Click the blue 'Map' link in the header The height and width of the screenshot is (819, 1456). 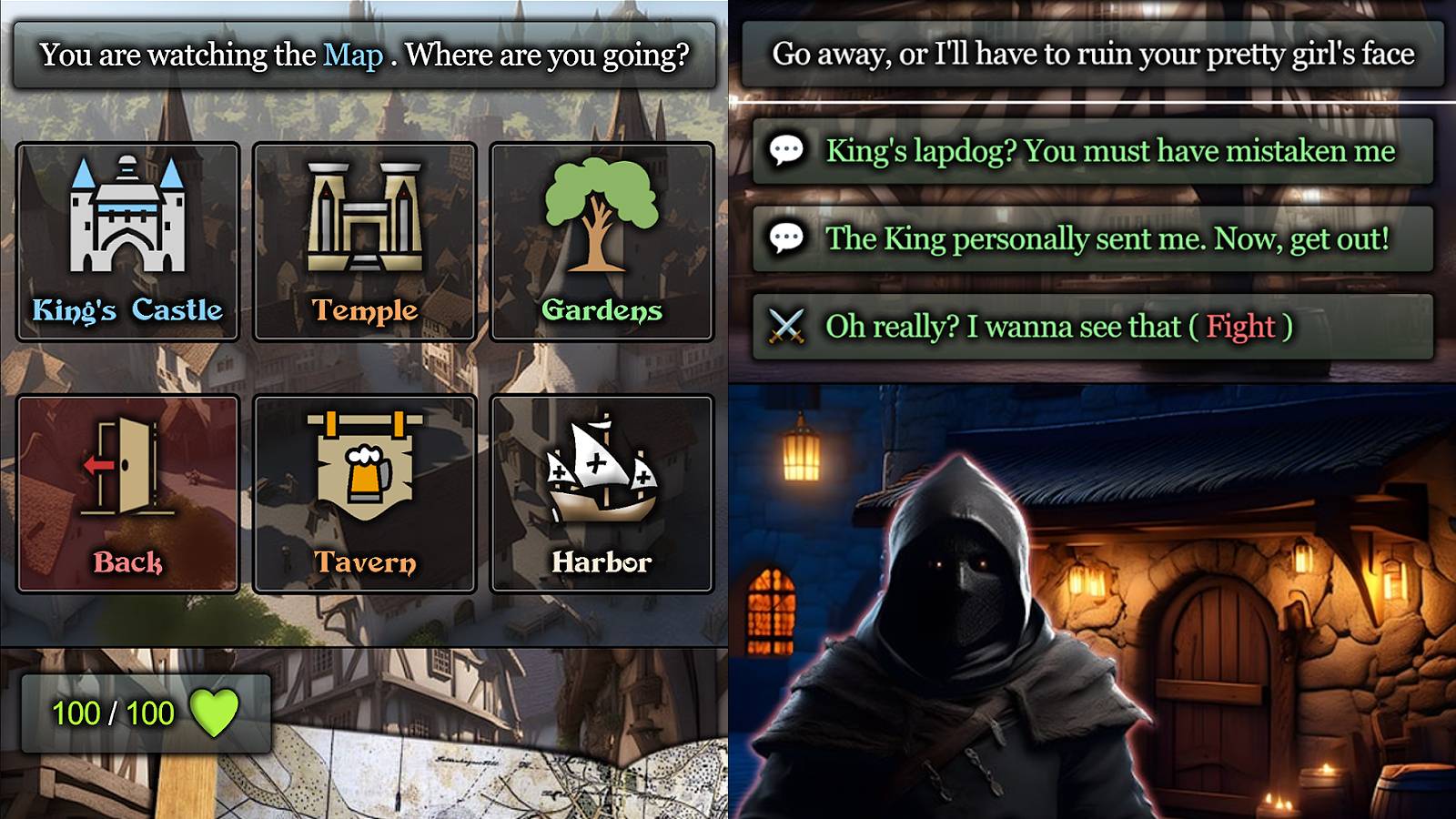tap(353, 53)
